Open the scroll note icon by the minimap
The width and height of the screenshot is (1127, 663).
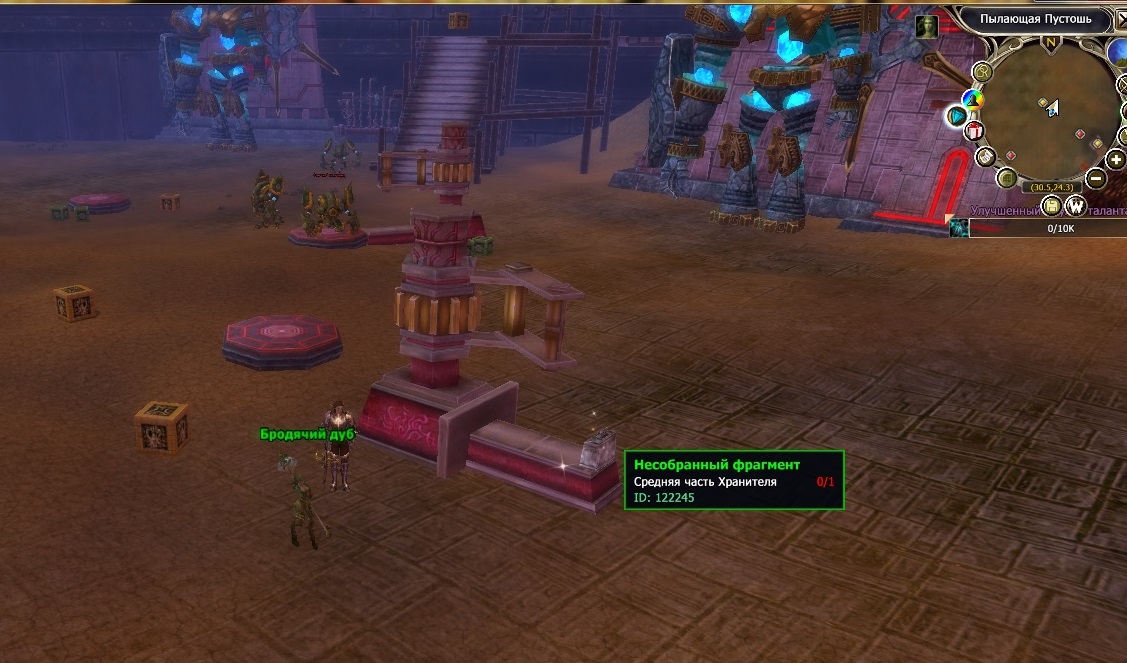(985, 157)
